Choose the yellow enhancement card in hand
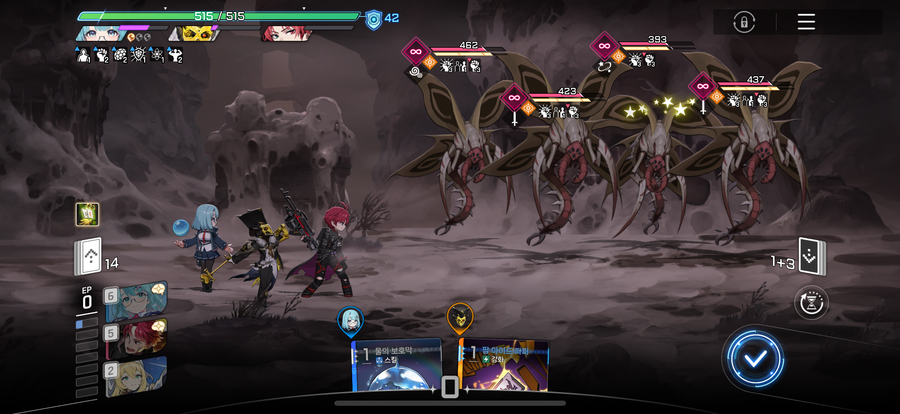This screenshot has height=414, width=900. [x=504, y=367]
